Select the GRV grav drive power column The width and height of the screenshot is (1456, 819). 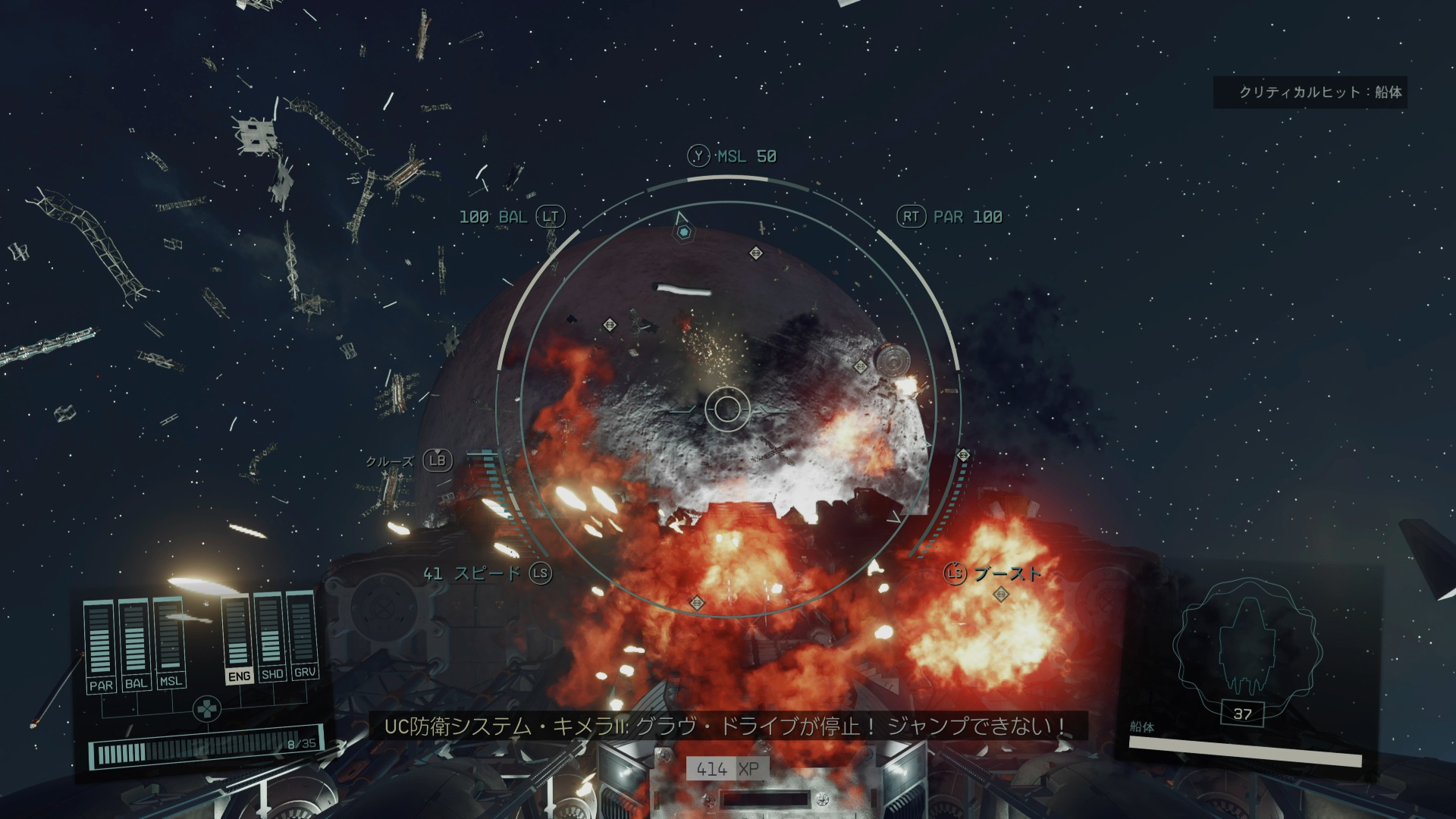coord(304,635)
